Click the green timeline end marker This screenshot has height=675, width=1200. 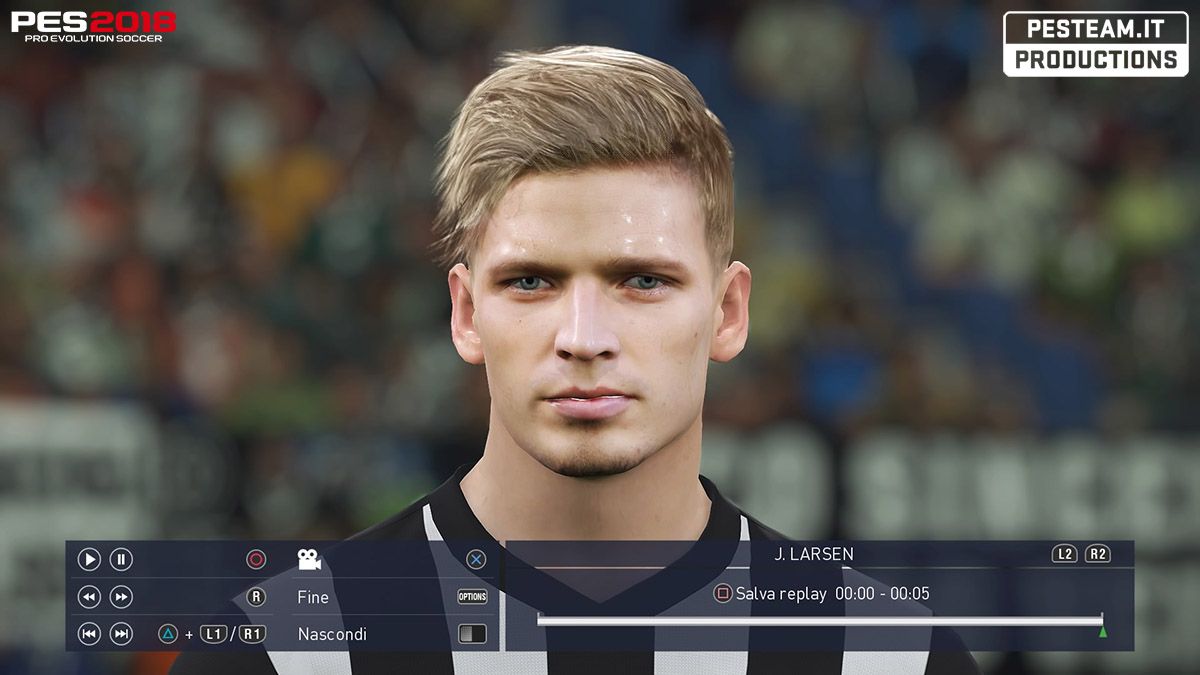1103,632
